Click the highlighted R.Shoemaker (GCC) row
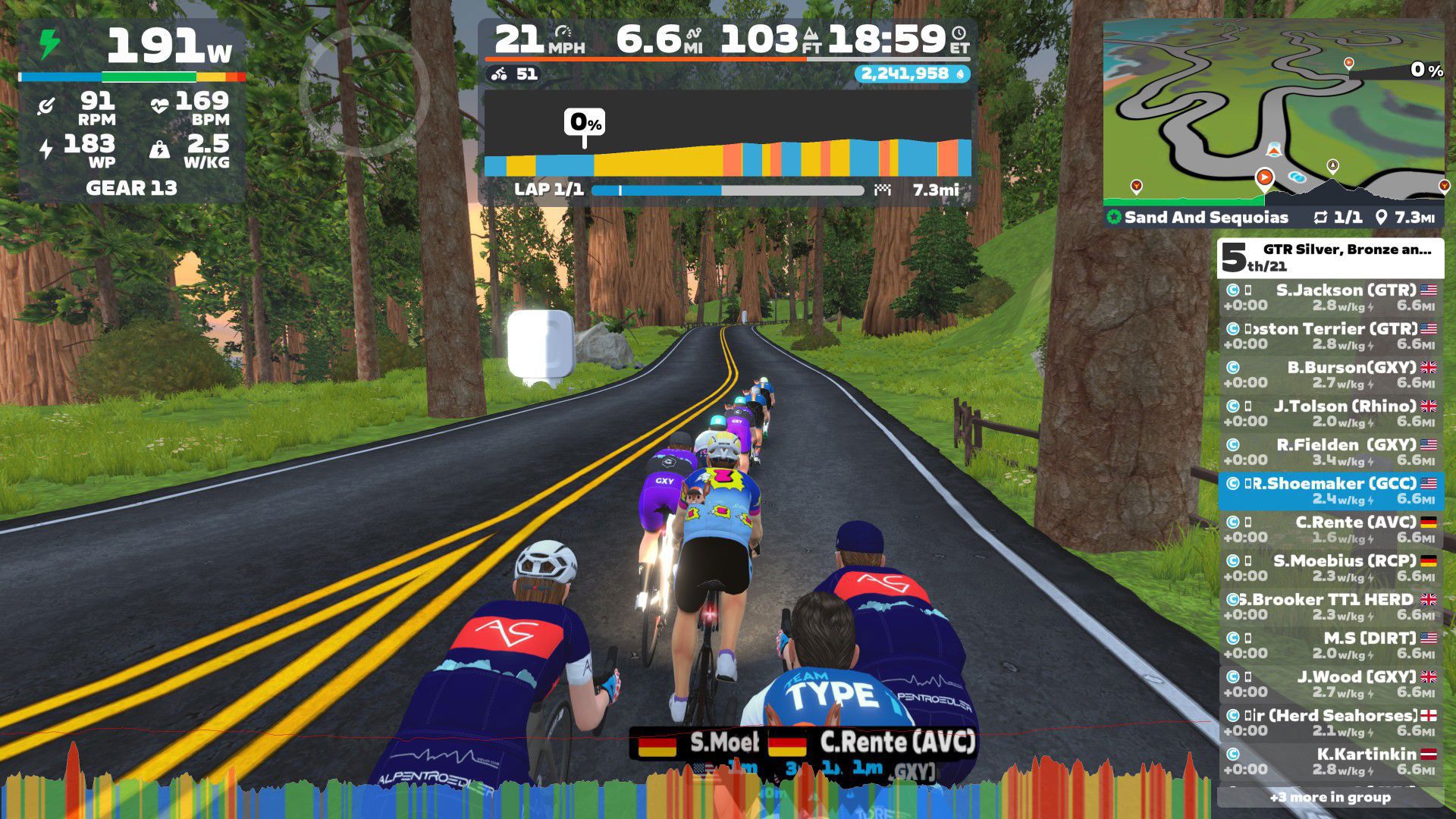Screen dimensions: 1456x819 [x=1331, y=491]
